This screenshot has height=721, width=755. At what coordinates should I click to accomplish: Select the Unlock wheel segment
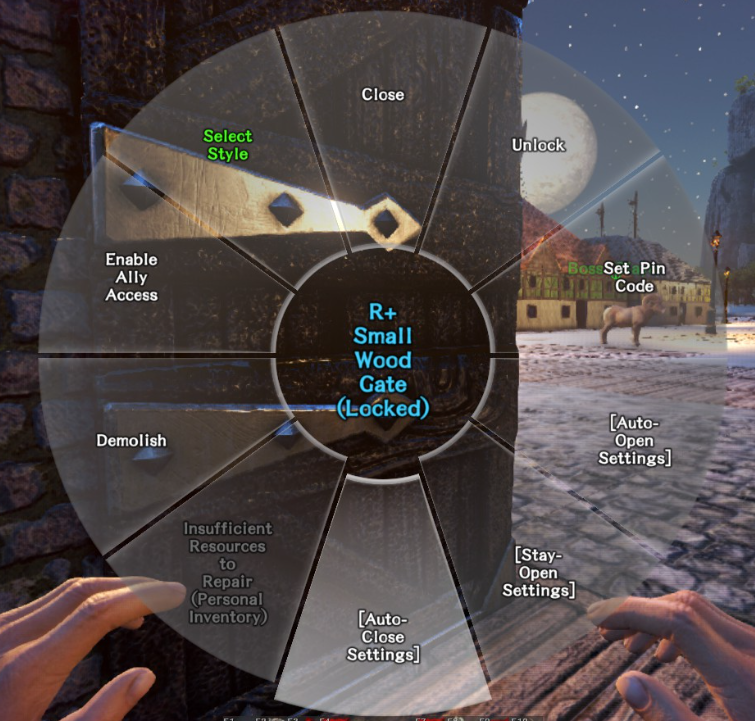(539, 146)
